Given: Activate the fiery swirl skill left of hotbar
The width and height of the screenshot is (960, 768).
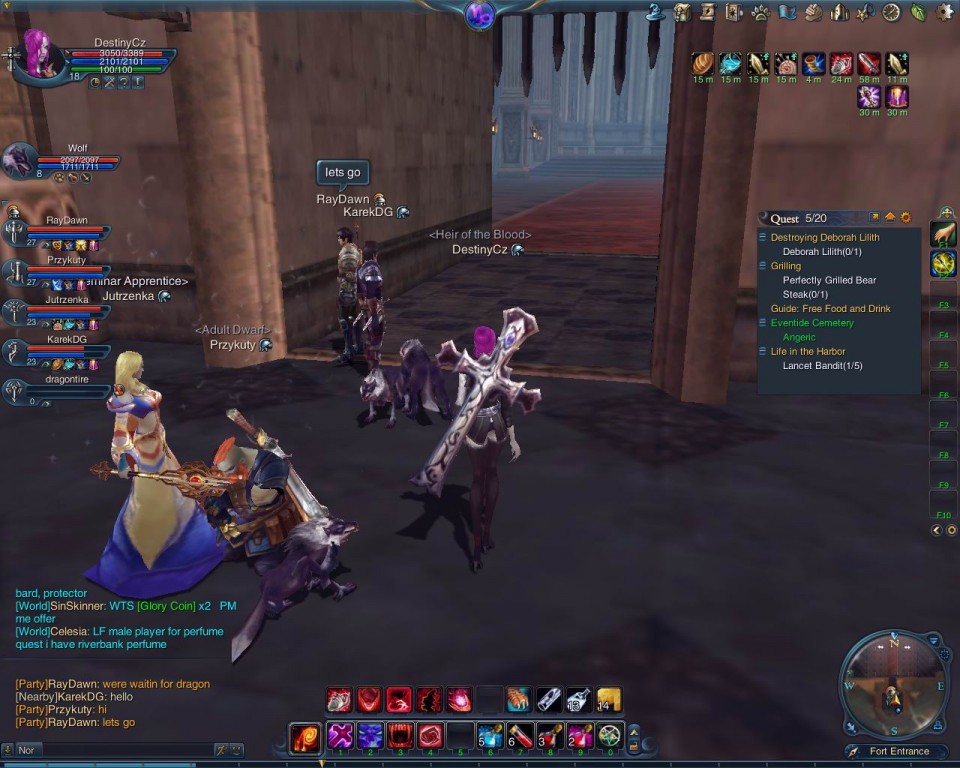Looking at the screenshot, I should tap(304, 738).
